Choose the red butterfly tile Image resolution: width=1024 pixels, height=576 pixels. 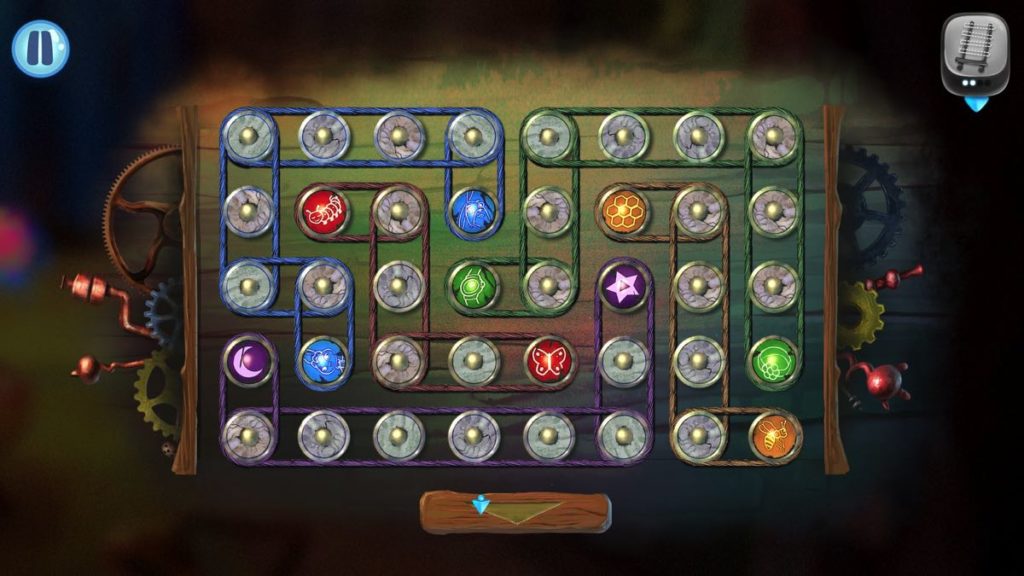click(x=548, y=360)
